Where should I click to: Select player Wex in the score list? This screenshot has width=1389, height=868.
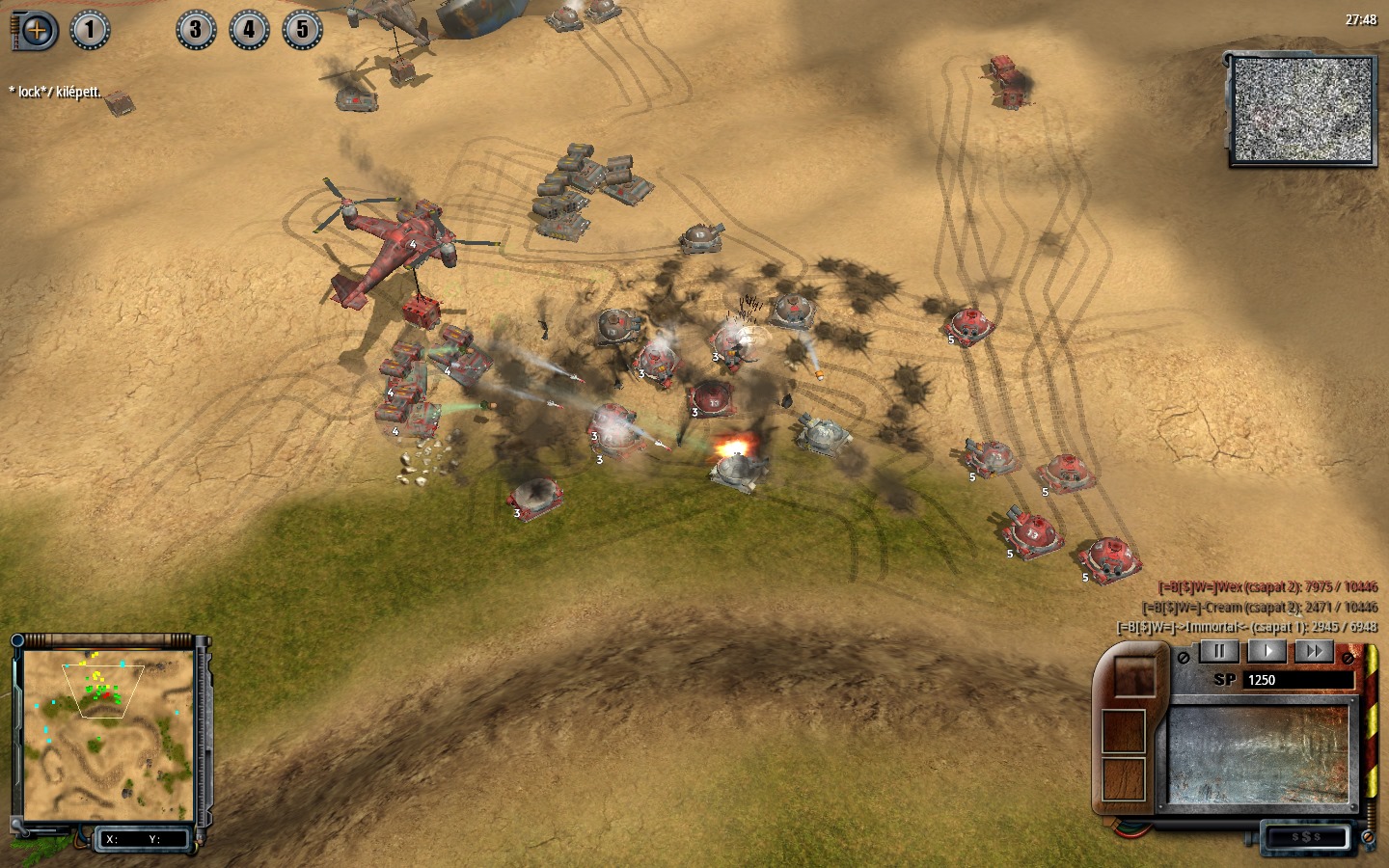click(x=1267, y=587)
